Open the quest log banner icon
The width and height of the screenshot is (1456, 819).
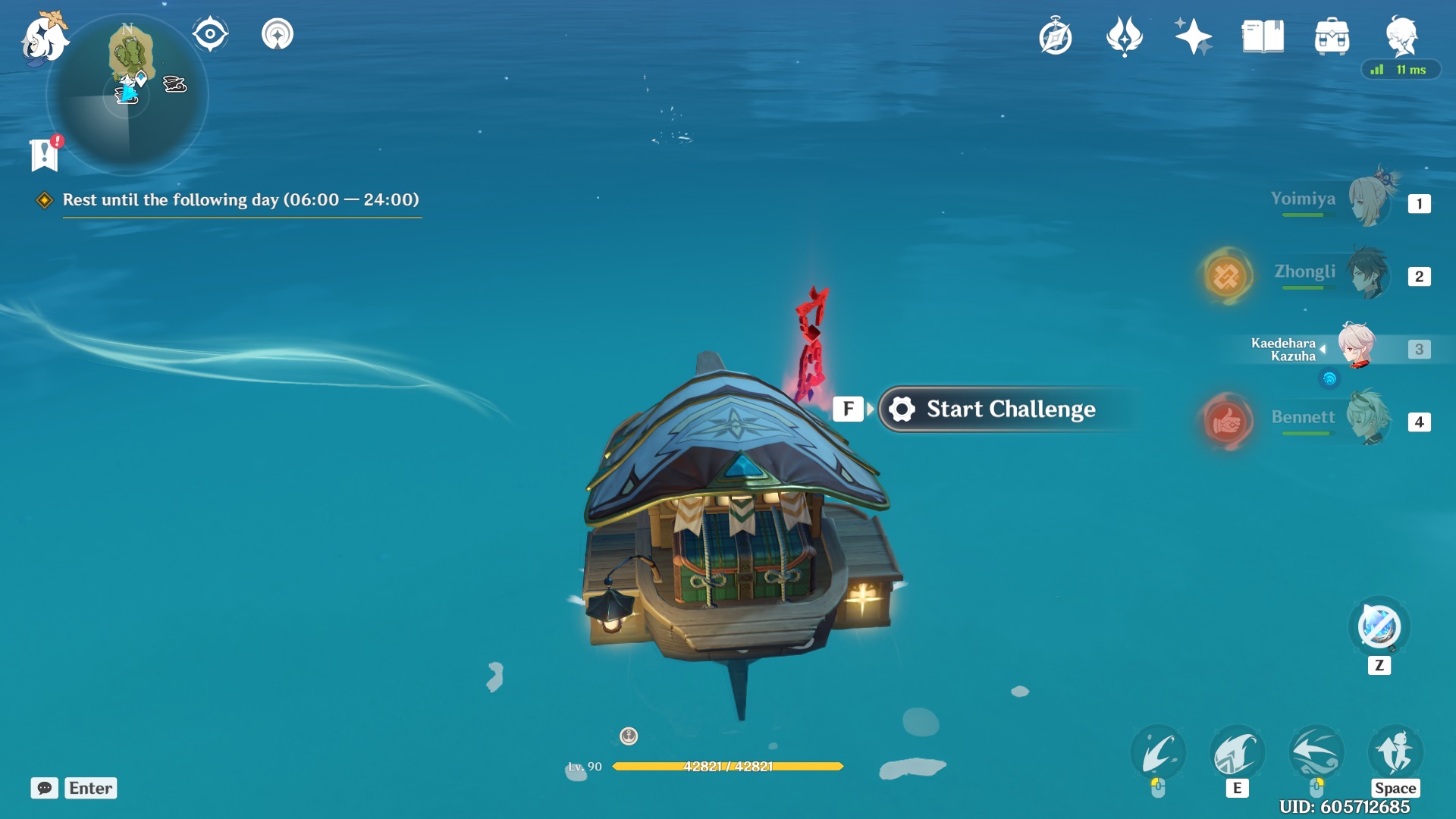click(45, 155)
